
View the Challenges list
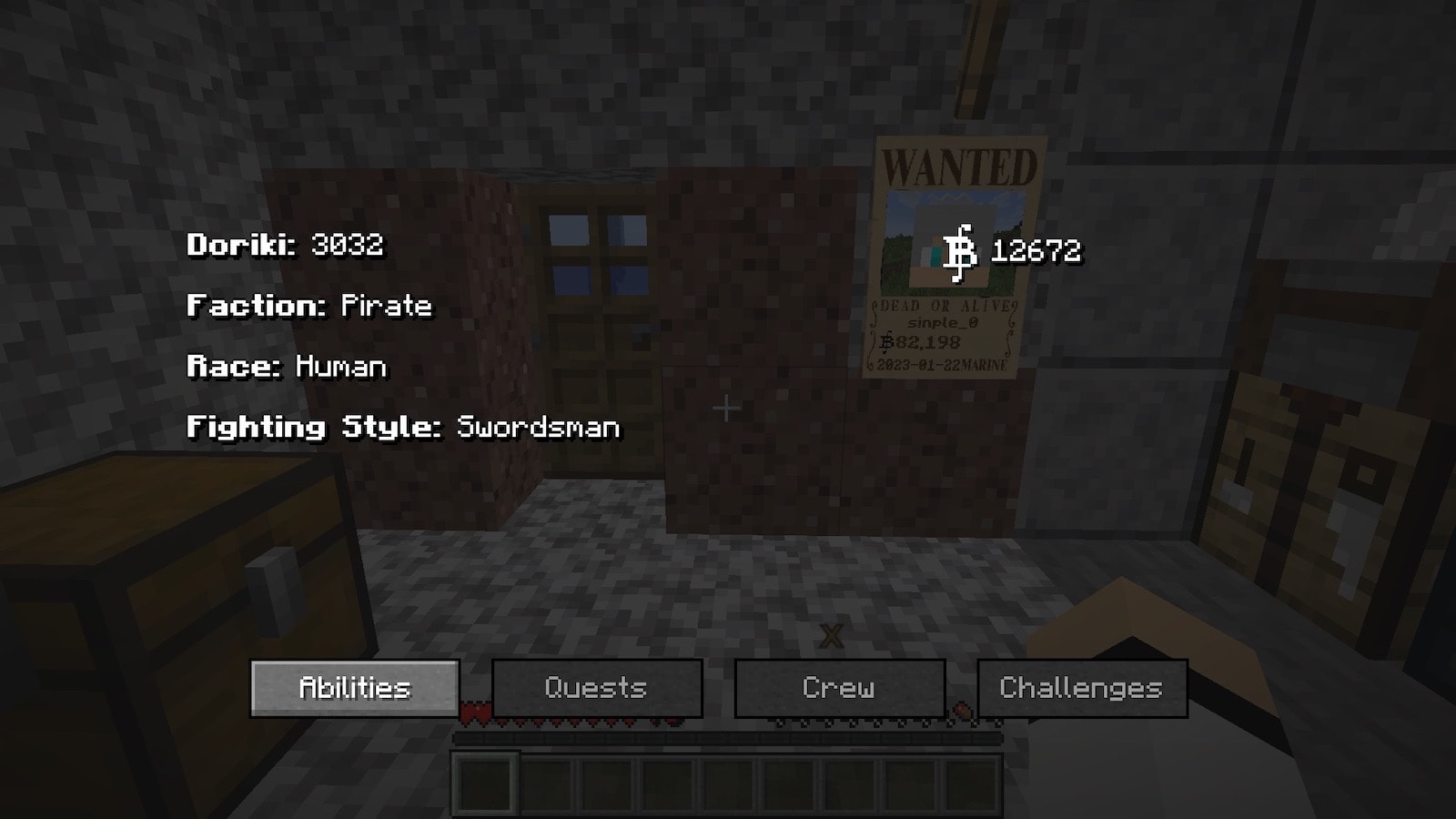coord(1081,688)
